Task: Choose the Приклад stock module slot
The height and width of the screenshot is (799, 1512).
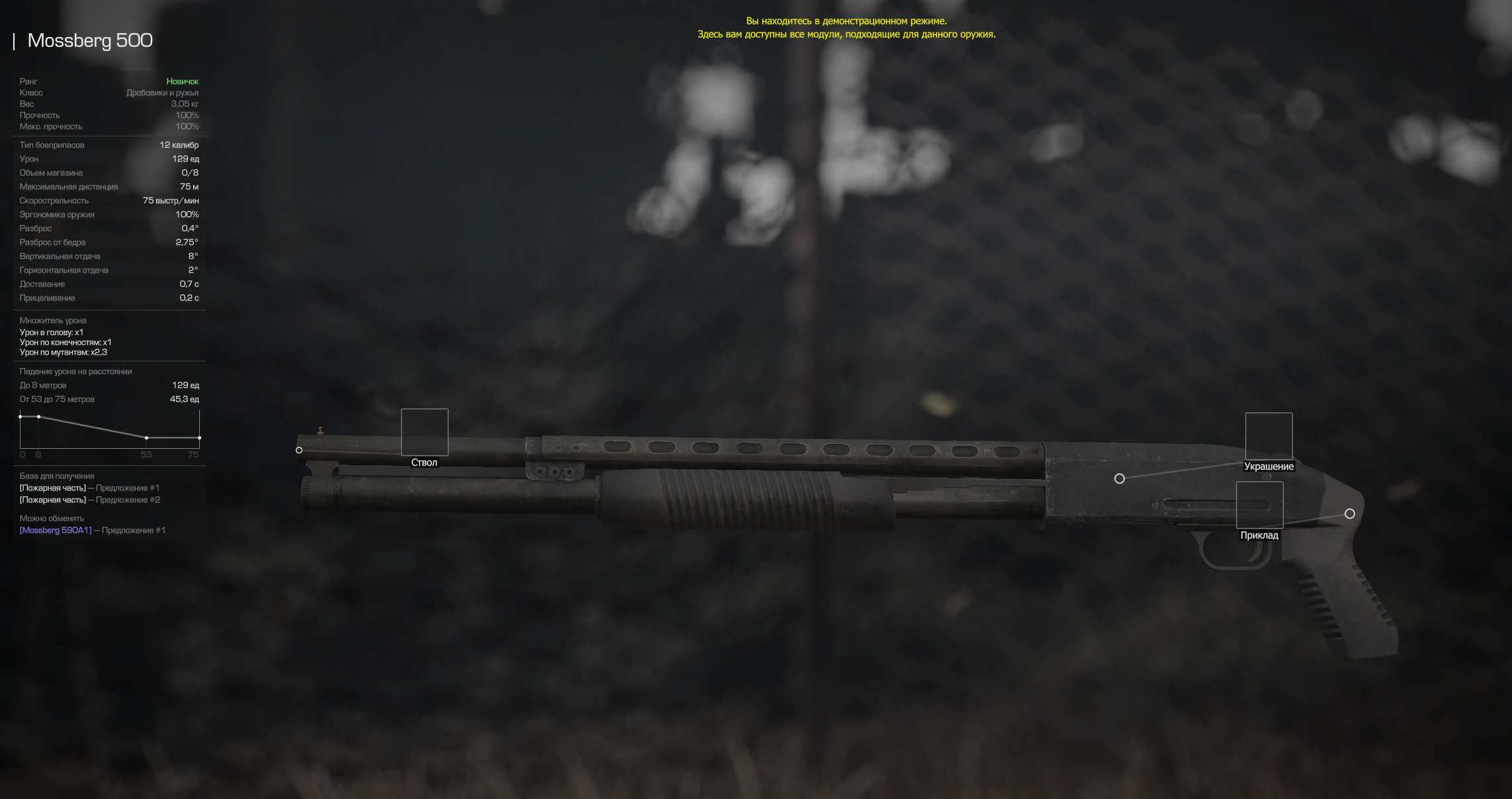Action: click(1259, 505)
